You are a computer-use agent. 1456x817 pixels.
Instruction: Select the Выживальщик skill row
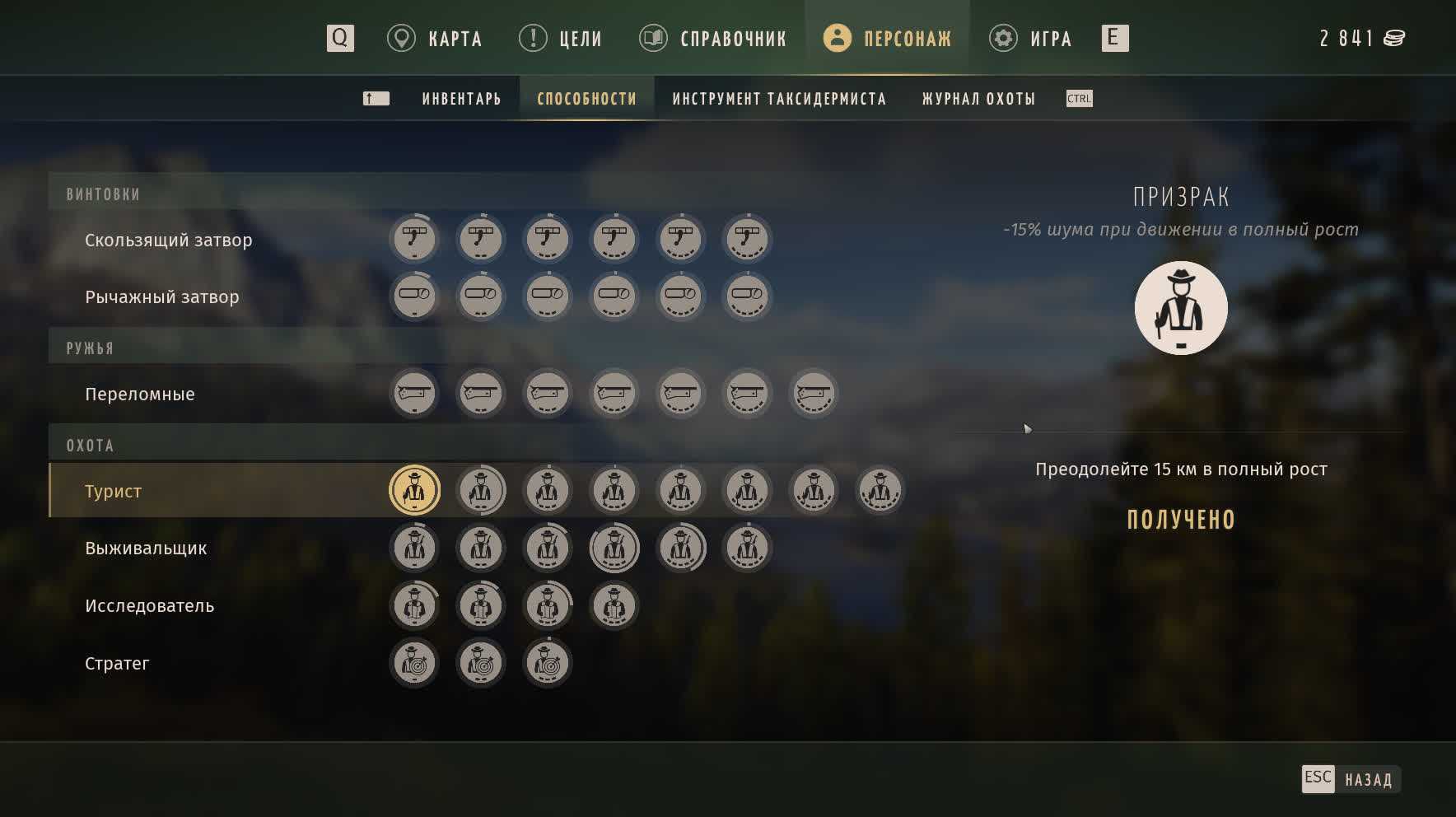pos(146,549)
